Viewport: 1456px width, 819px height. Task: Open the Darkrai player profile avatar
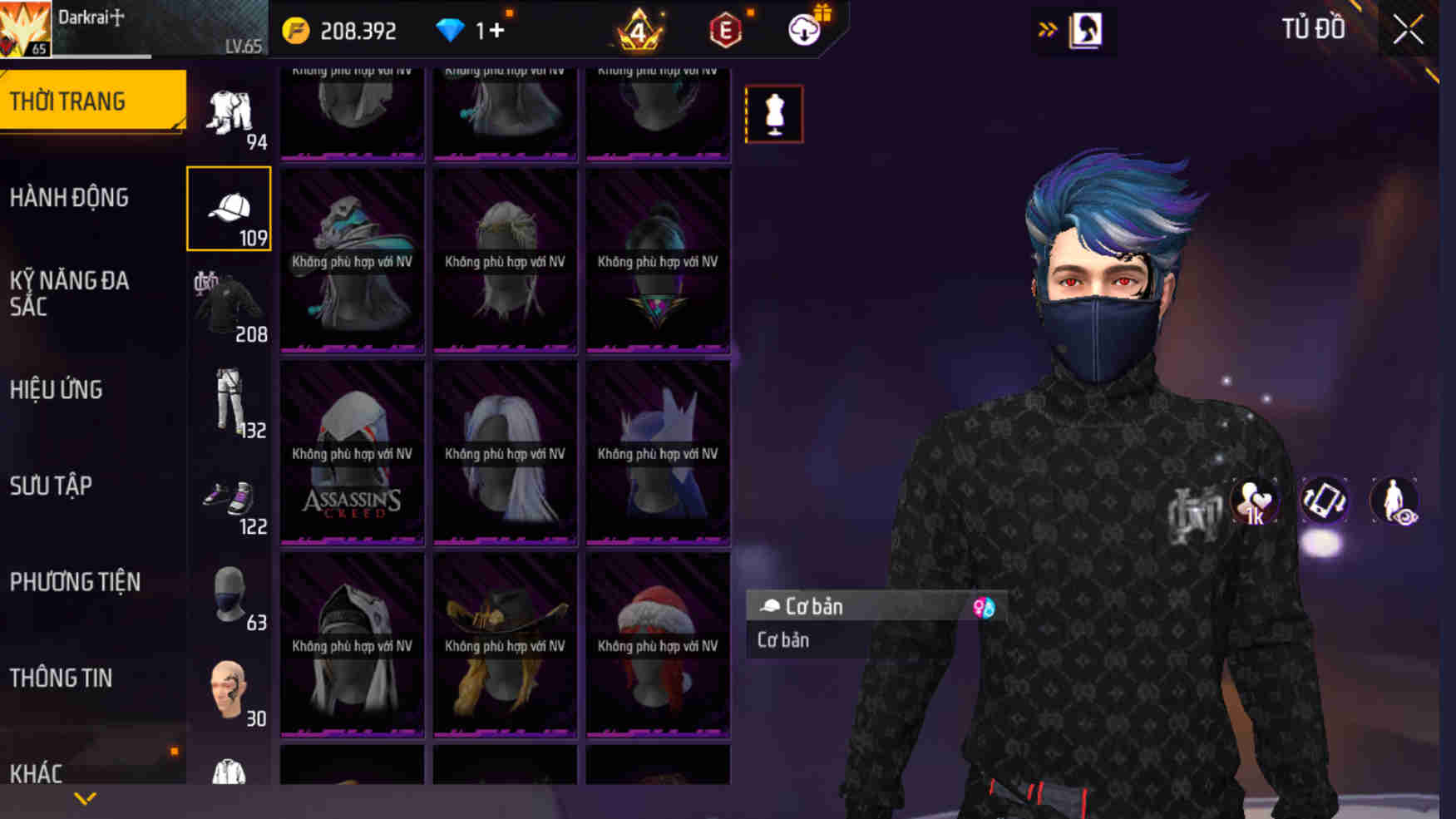tap(25, 27)
